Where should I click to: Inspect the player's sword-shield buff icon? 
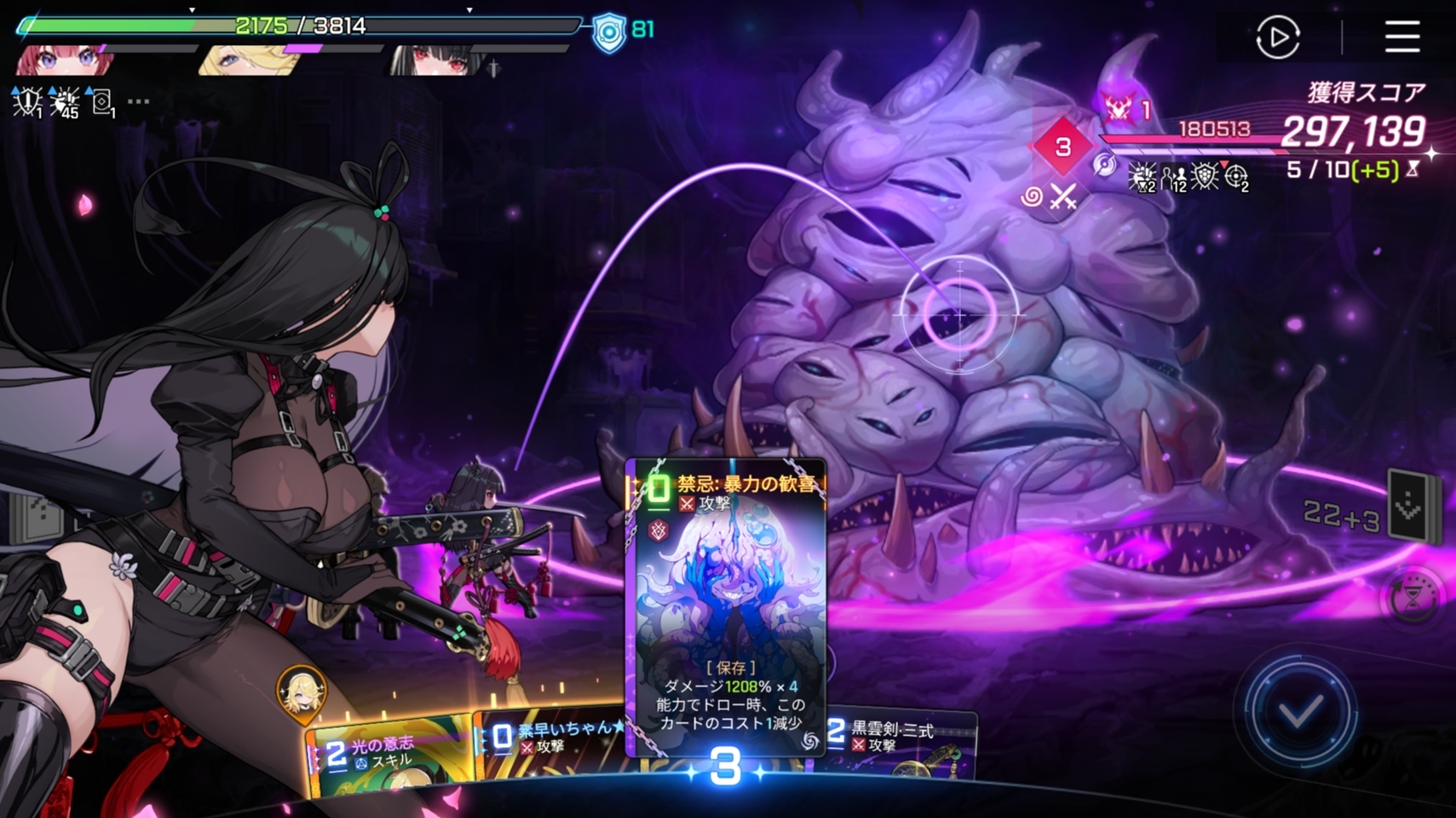[27, 103]
